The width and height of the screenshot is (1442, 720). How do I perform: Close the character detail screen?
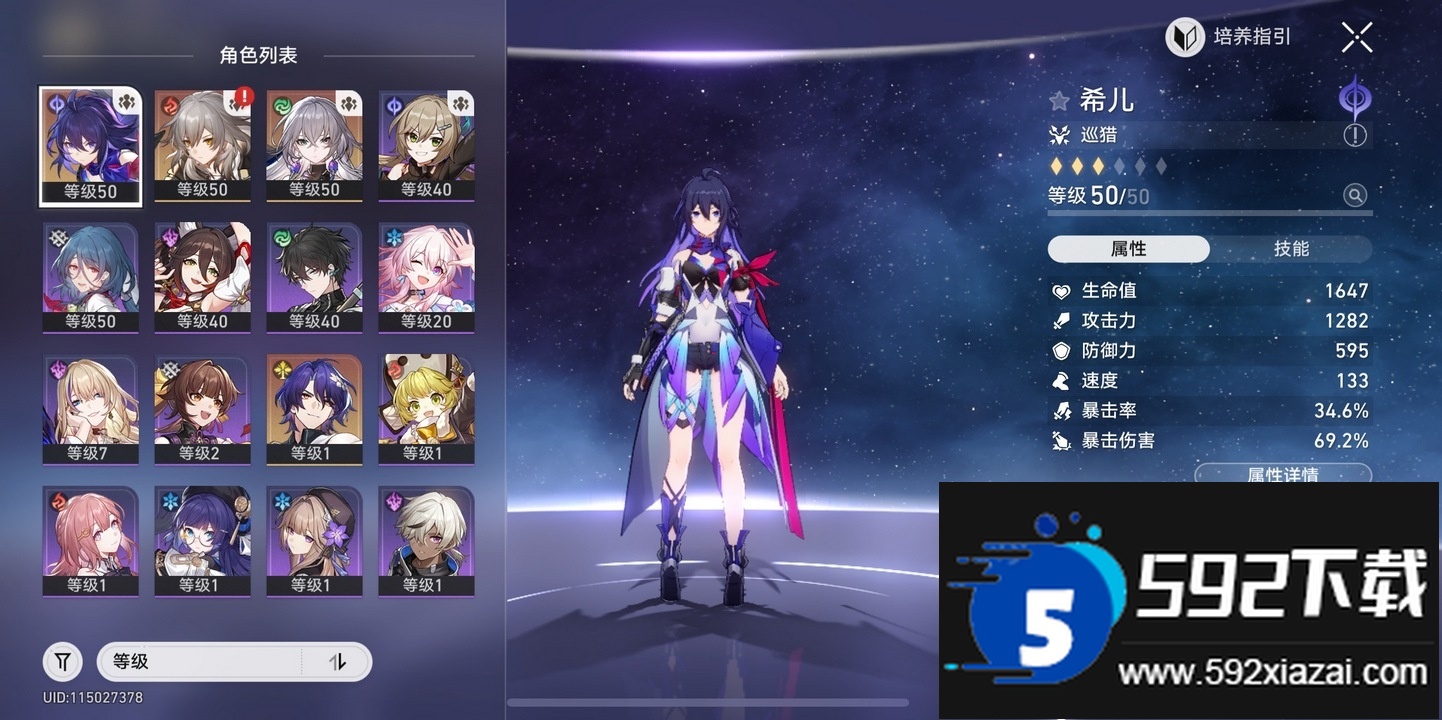coord(1356,37)
